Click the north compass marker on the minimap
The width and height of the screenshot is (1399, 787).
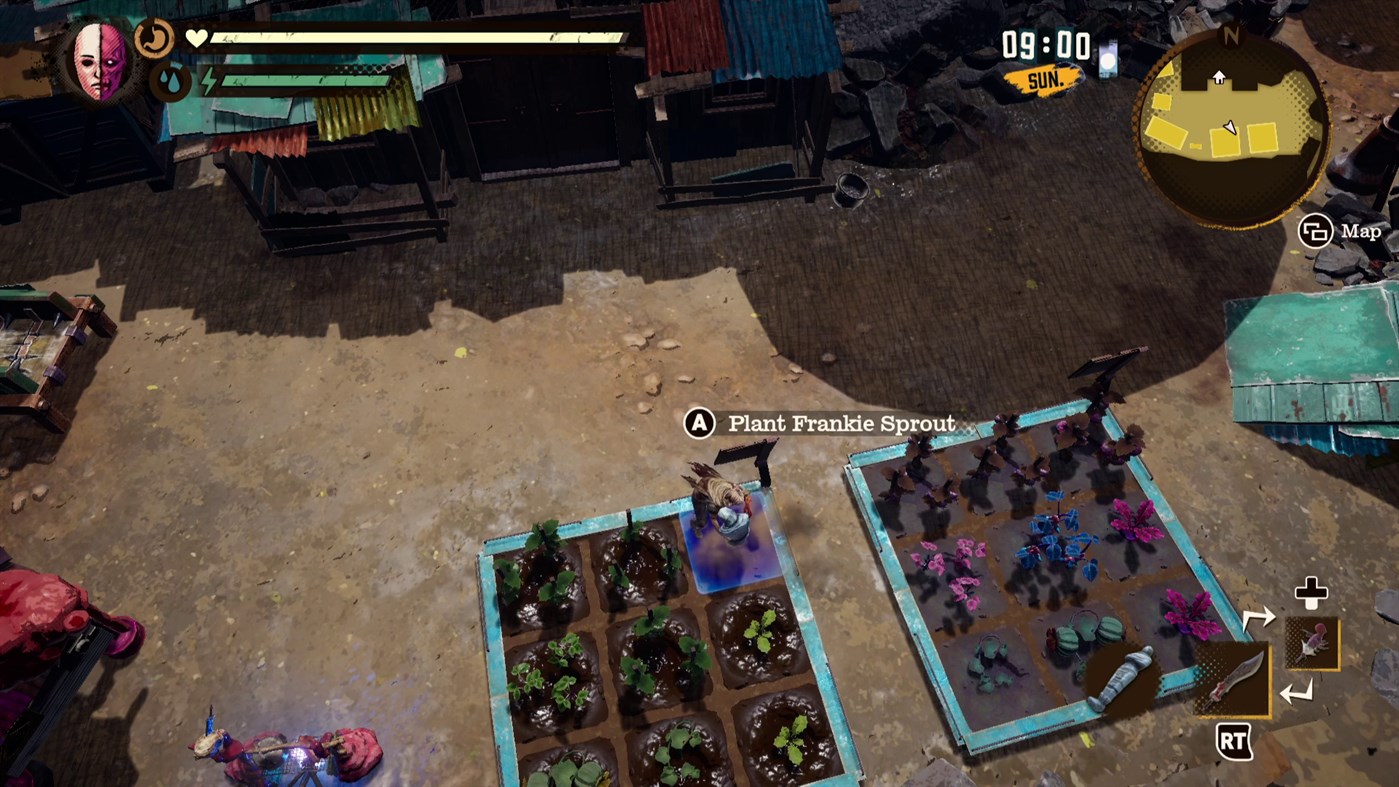tap(1232, 35)
